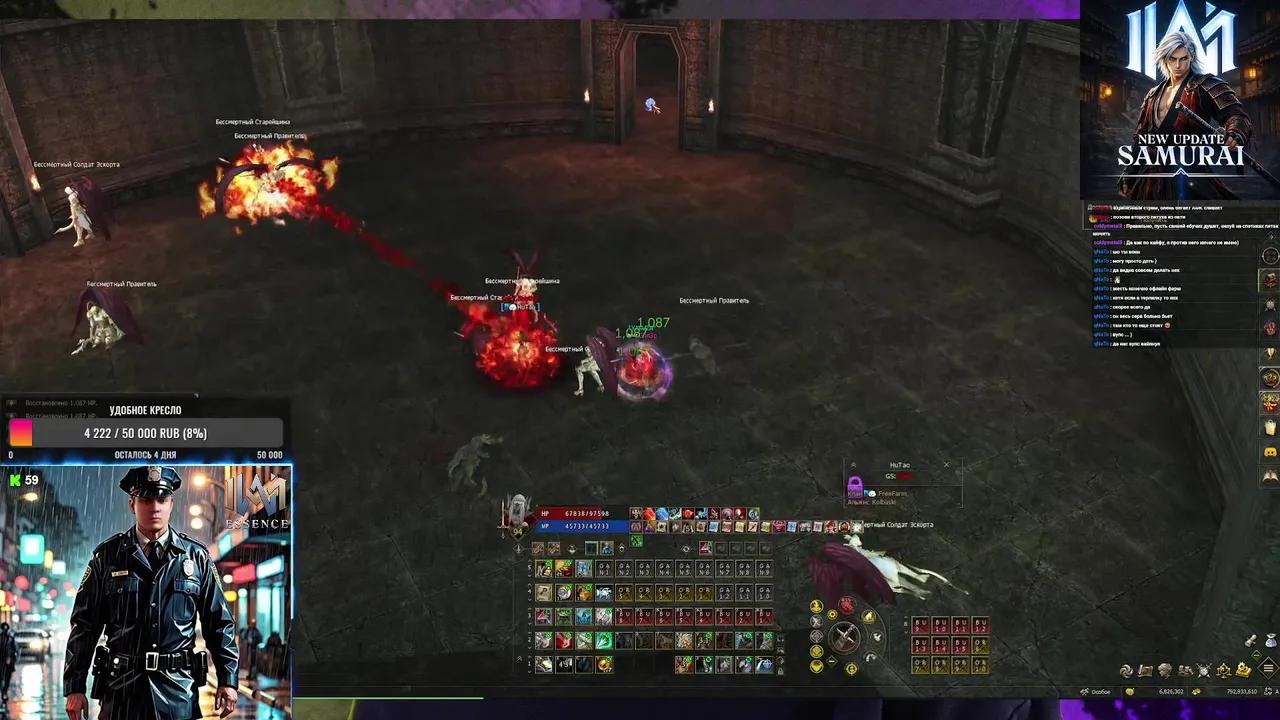Open the quest scroll icon in bottom-right menu
Image resolution: width=1280 pixels, height=720 pixels.
point(1144,670)
